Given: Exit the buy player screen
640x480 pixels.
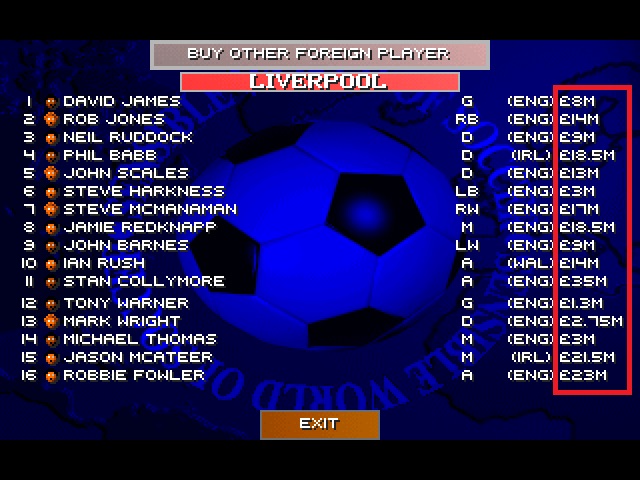Looking at the screenshot, I should coord(319,424).
